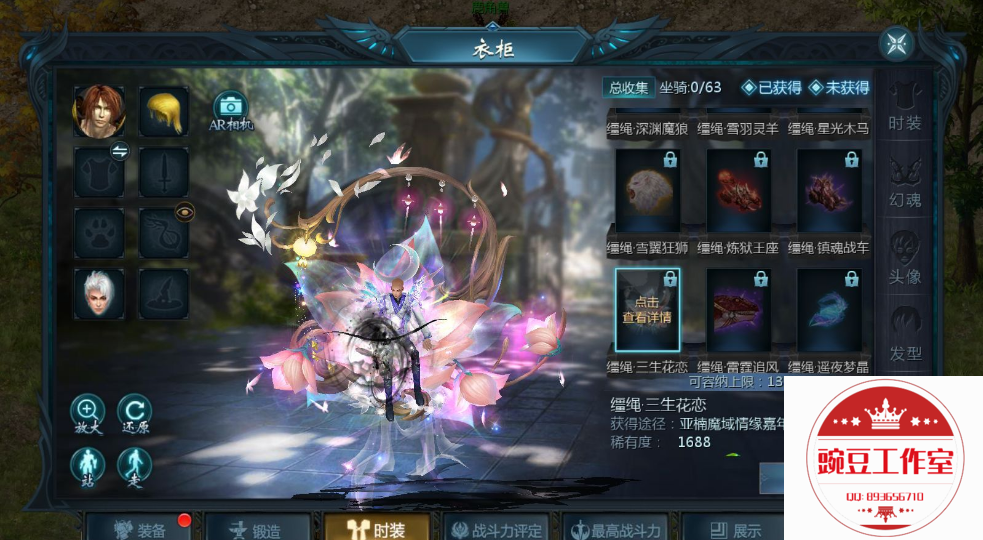Select the 炼狱王座 mount card

pyautogui.click(x=738, y=193)
